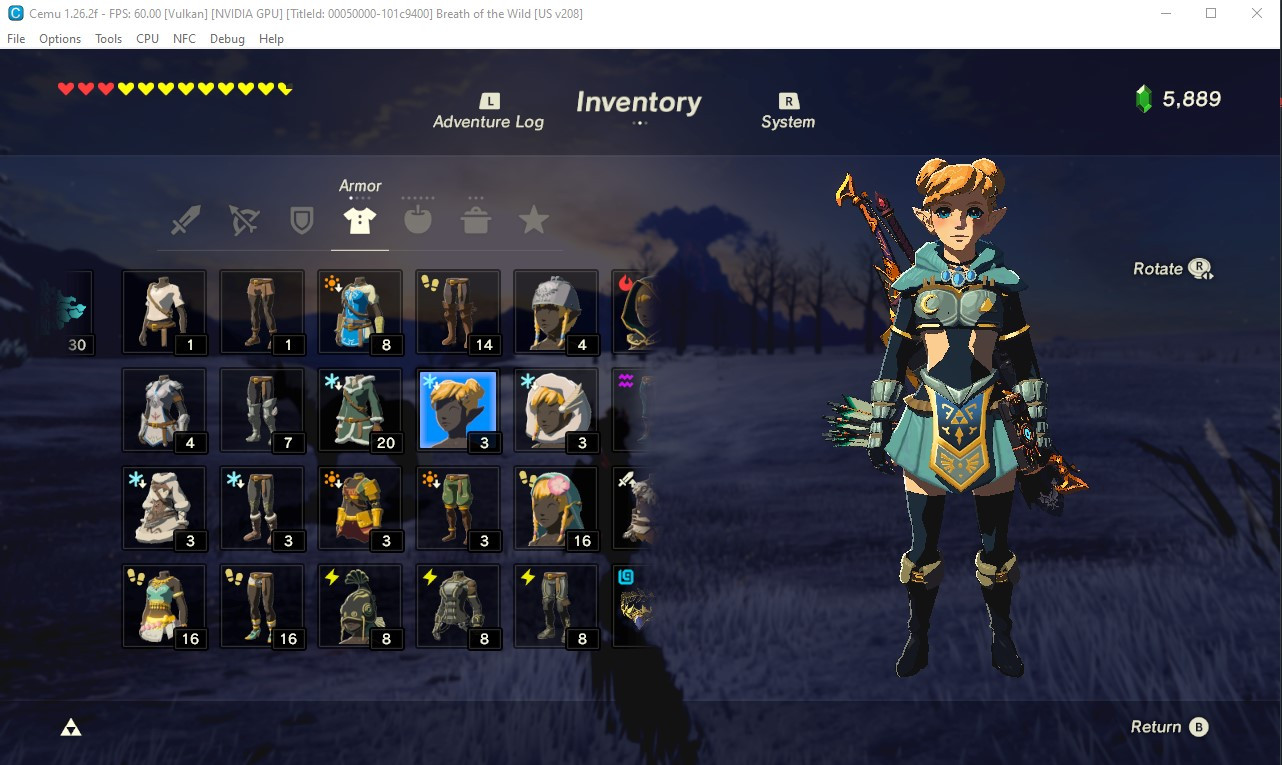Image resolution: width=1282 pixels, height=765 pixels.
Task: Open the File menu
Action: pos(16,39)
